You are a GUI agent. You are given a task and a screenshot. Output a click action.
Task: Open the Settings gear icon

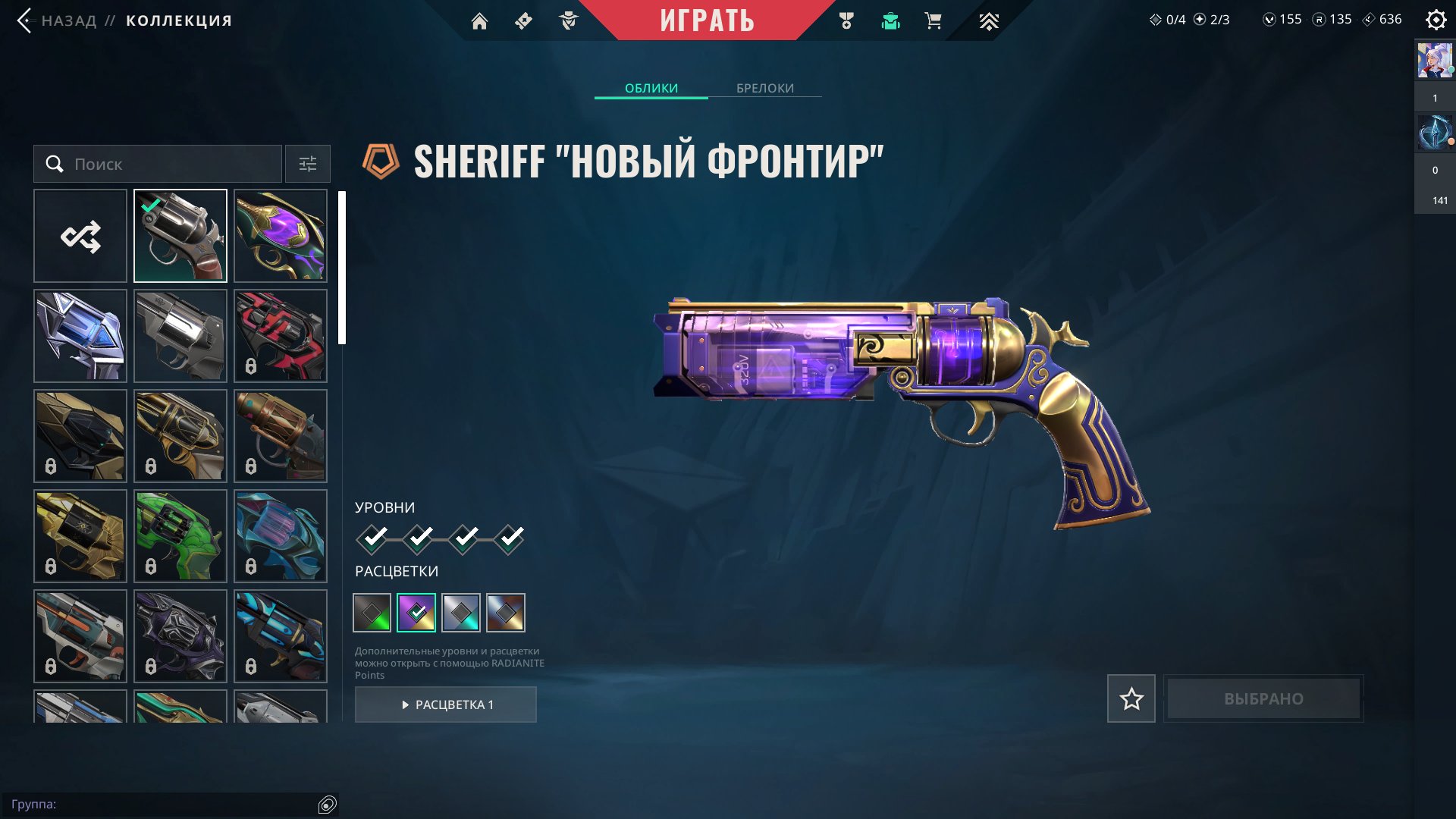click(x=1436, y=20)
